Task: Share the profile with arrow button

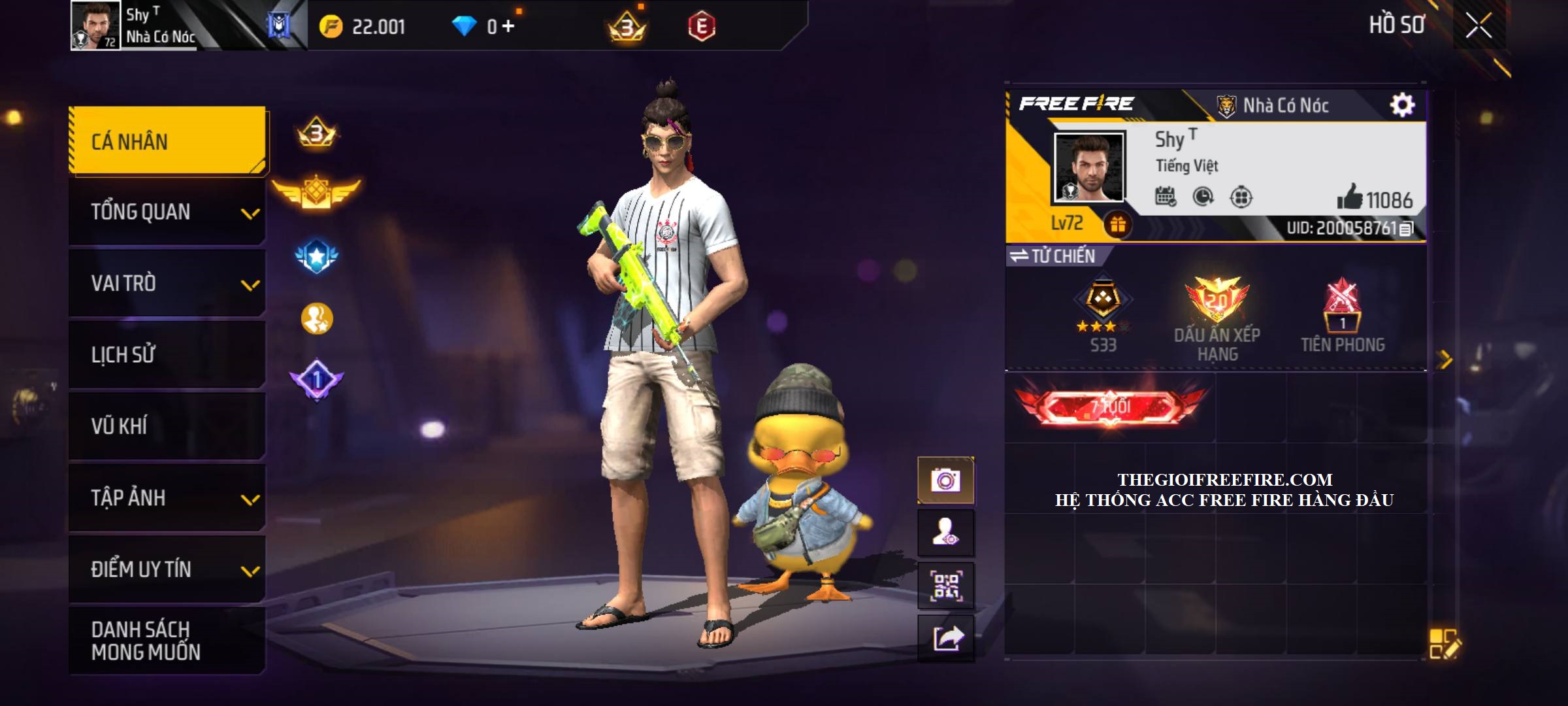Action: click(945, 638)
